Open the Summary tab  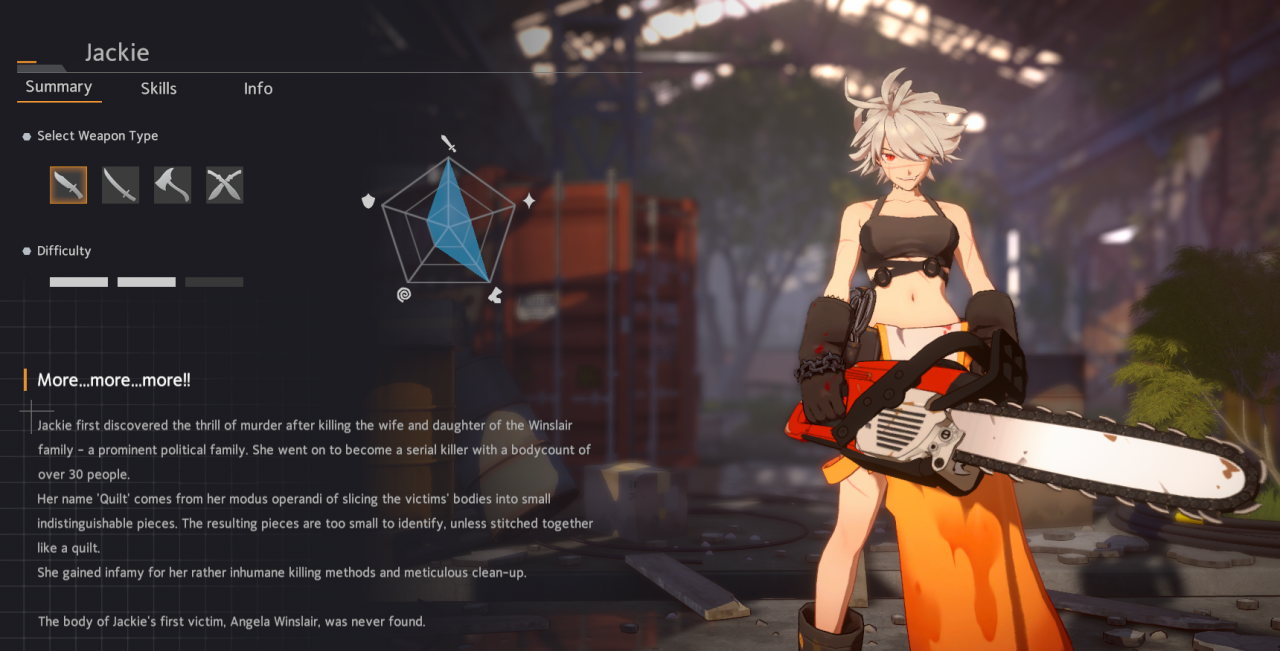point(59,87)
